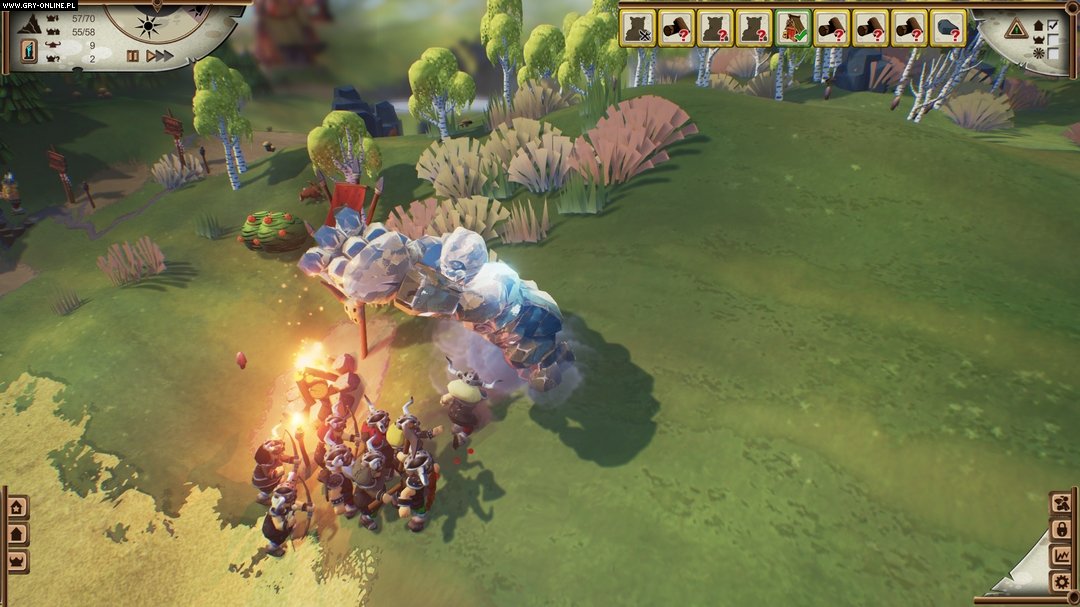Open the settings gear menu
Image resolution: width=1080 pixels, height=607 pixels.
coord(1060,581)
